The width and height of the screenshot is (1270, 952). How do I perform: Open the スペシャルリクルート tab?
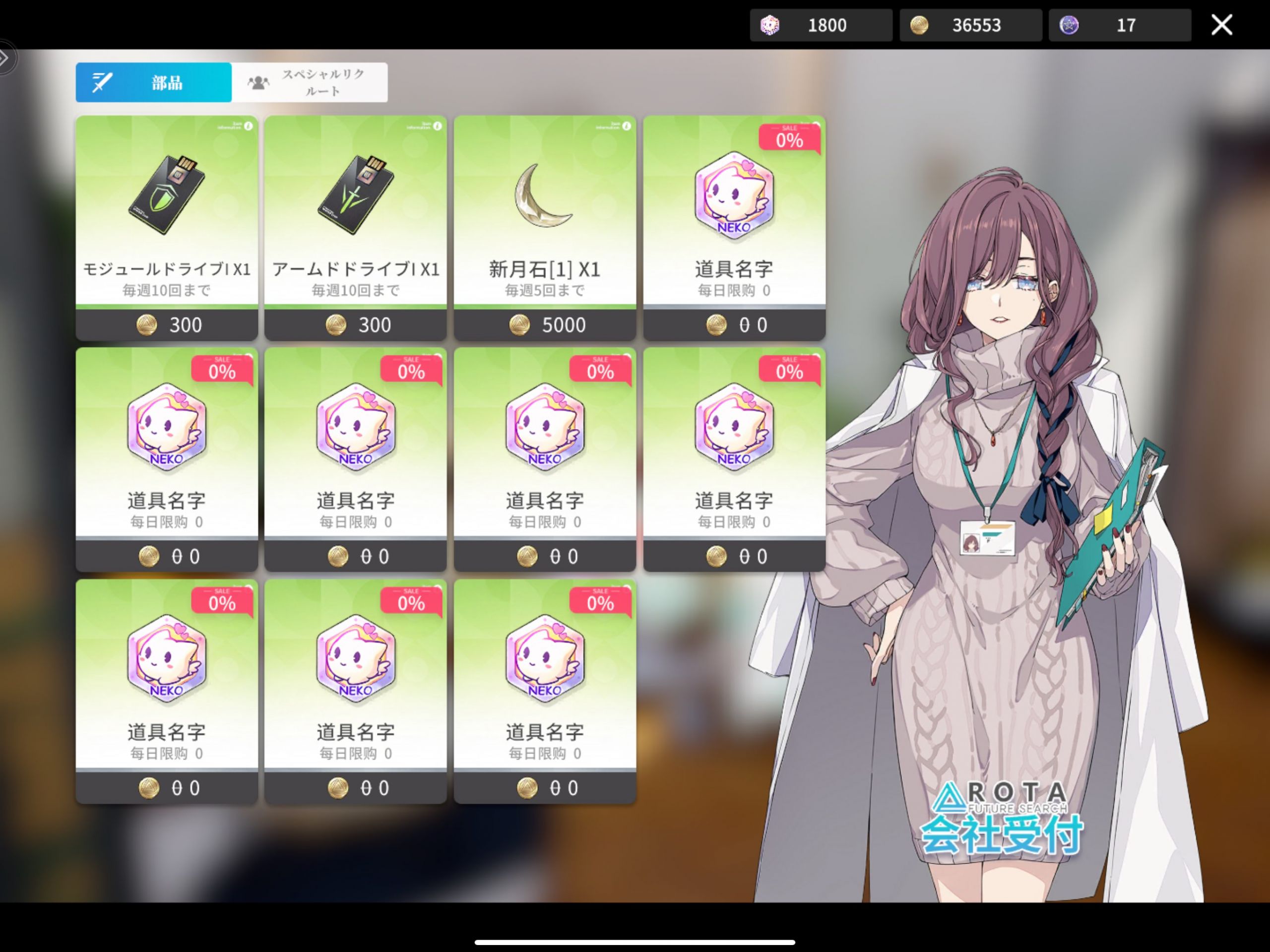tap(310, 83)
